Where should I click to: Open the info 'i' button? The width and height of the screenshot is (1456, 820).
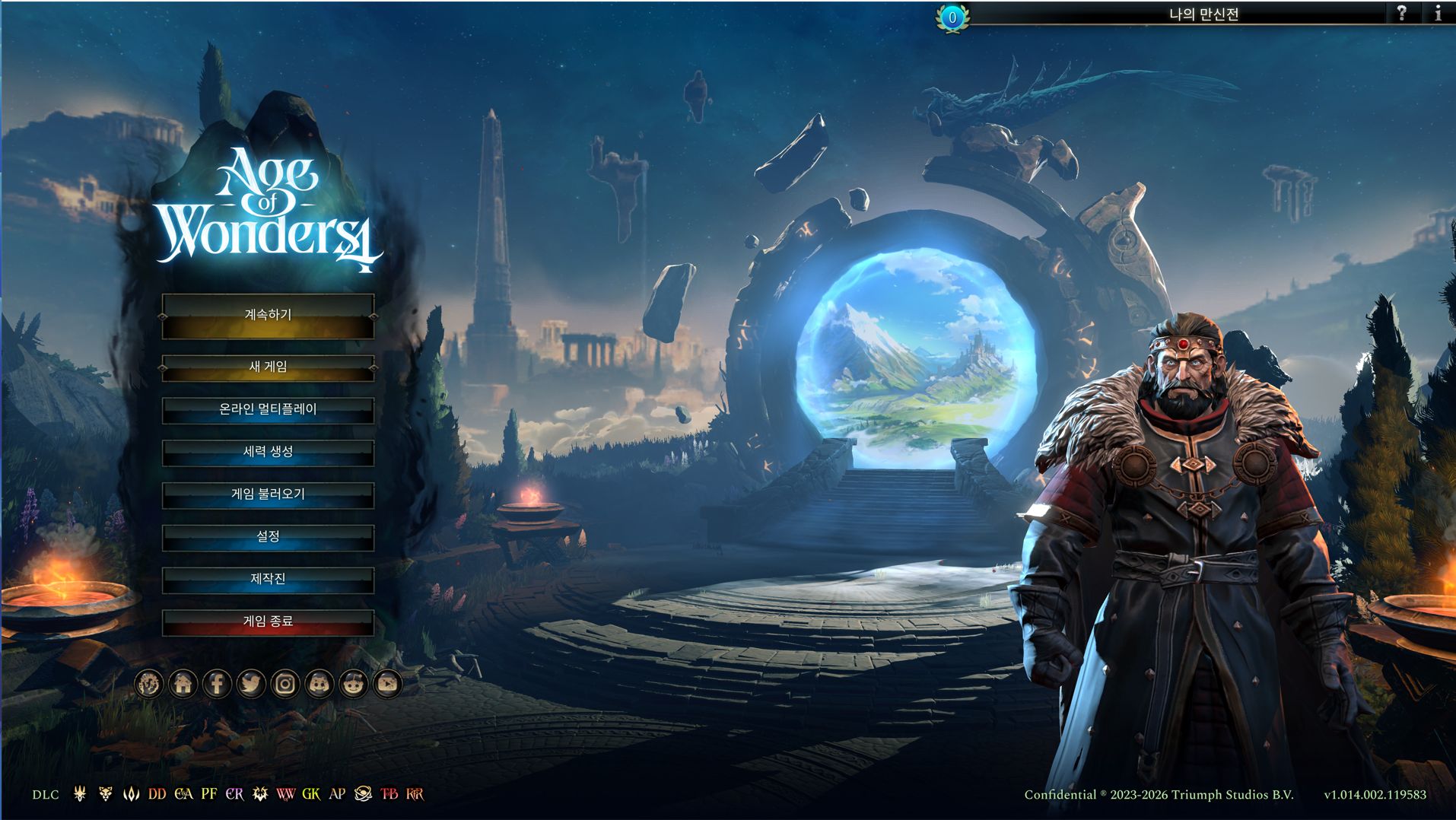pyautogui.click(x=1437, y=13)
